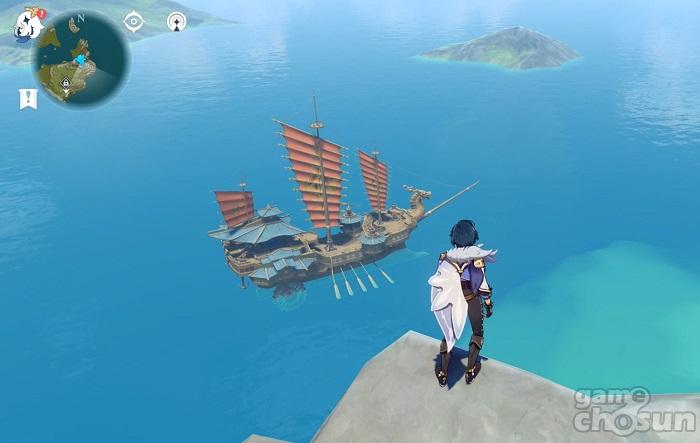700x443 pixels.
Task: Open the circular minimap
Action: pyautogui.click(x=79, y=60)
